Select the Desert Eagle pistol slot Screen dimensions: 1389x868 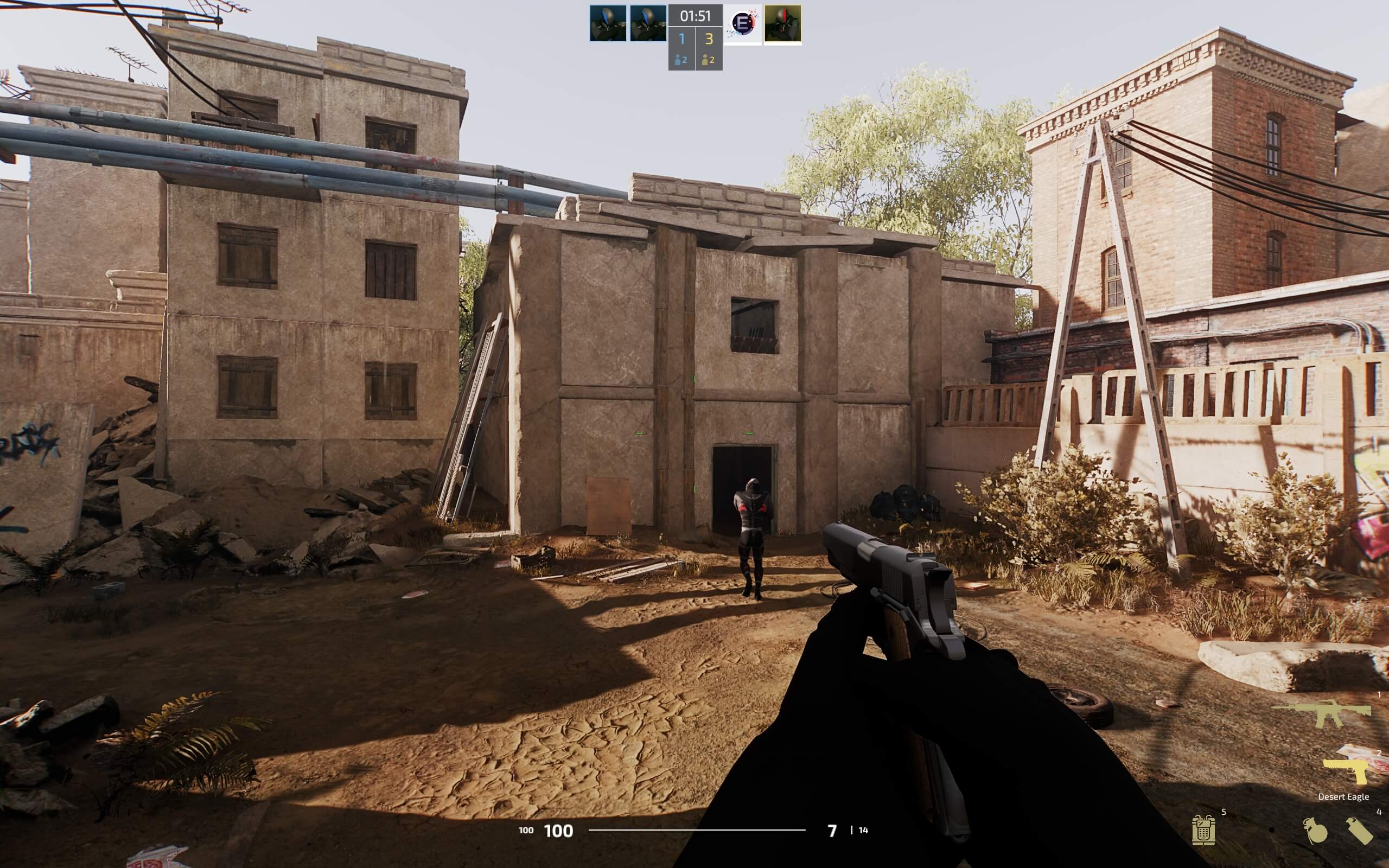[1347, 771]
